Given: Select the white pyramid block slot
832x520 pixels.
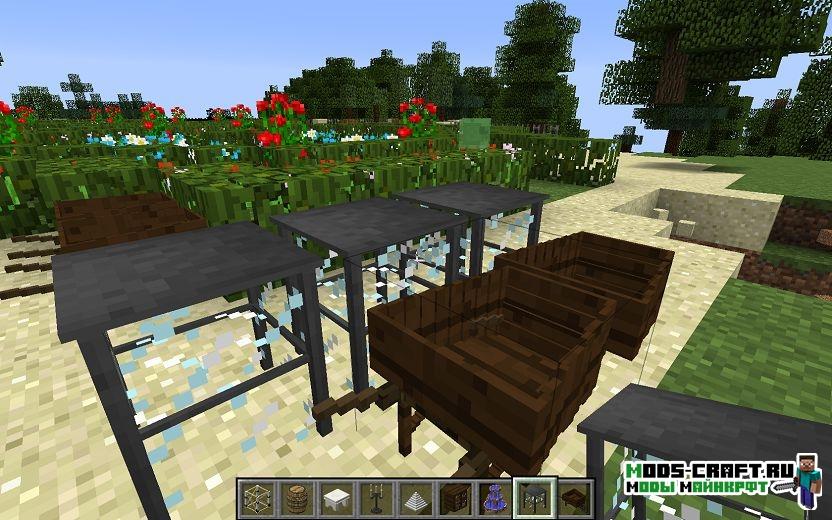Looking at the screenshot, I should pos(414,496).
